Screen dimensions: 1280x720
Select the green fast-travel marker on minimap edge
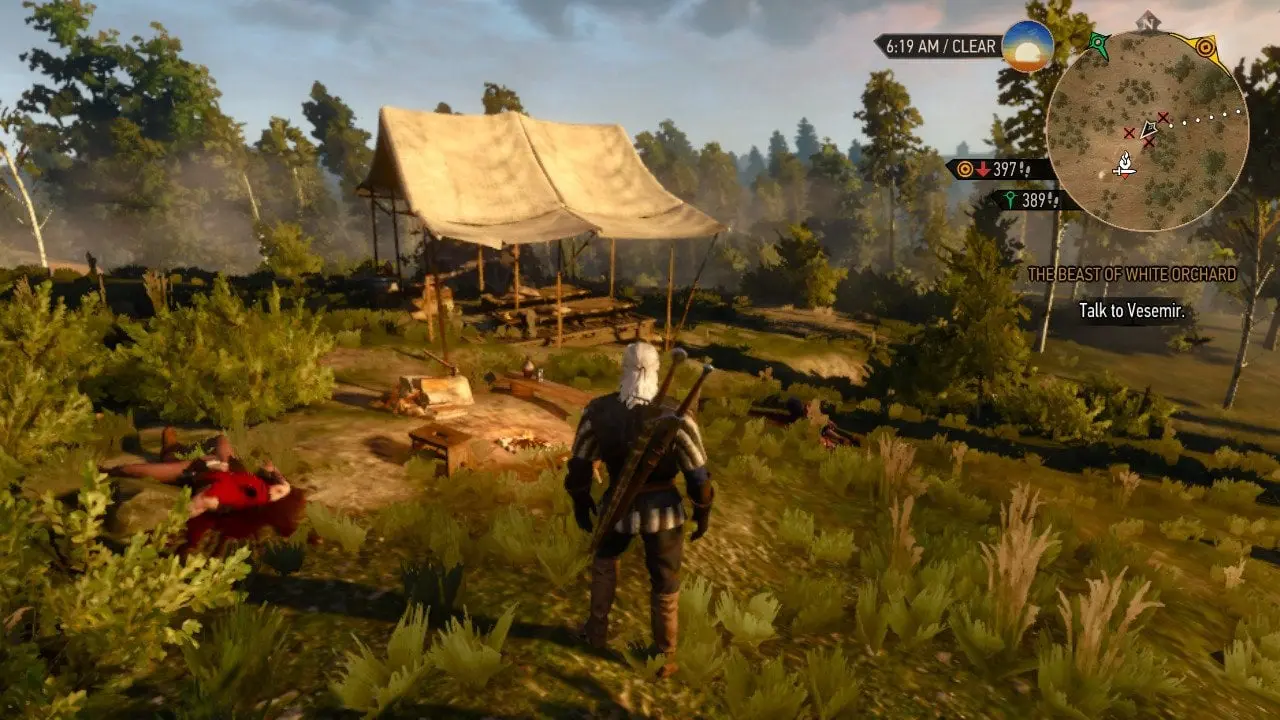click(x=1098, y=42)
